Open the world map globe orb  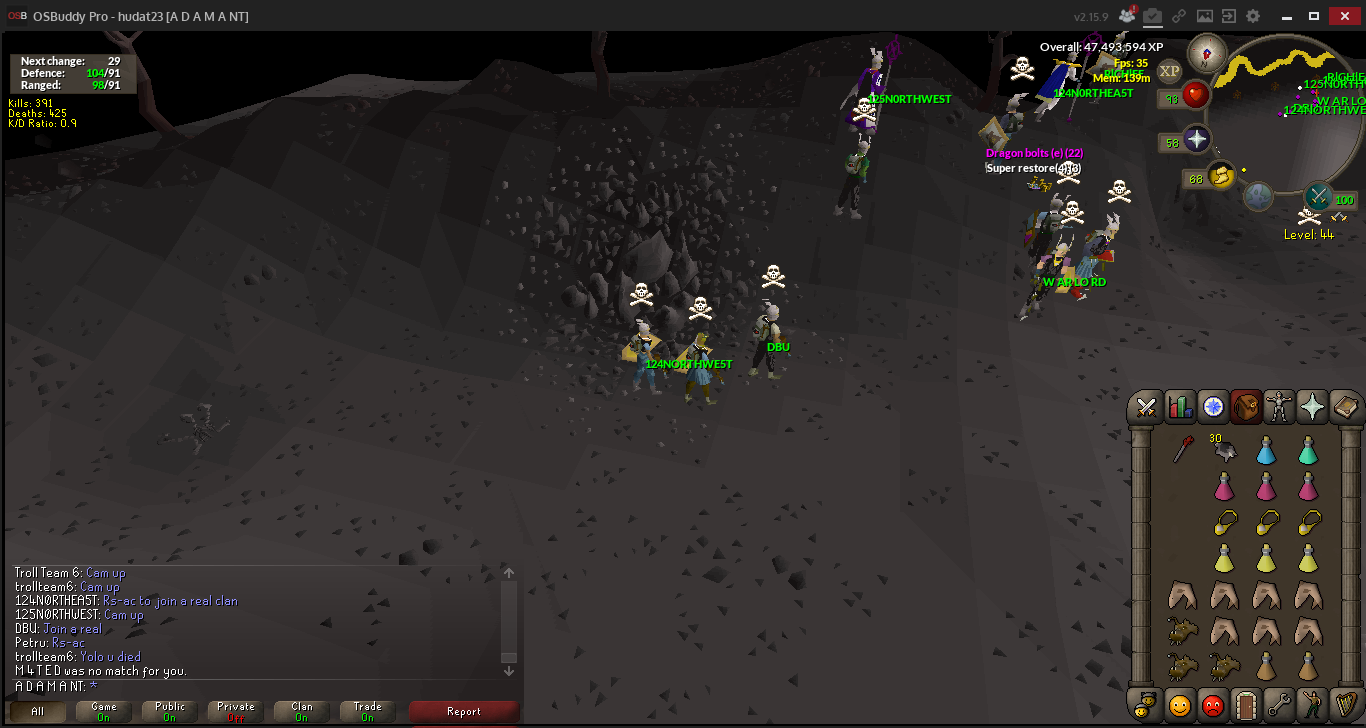point(1258,196)
